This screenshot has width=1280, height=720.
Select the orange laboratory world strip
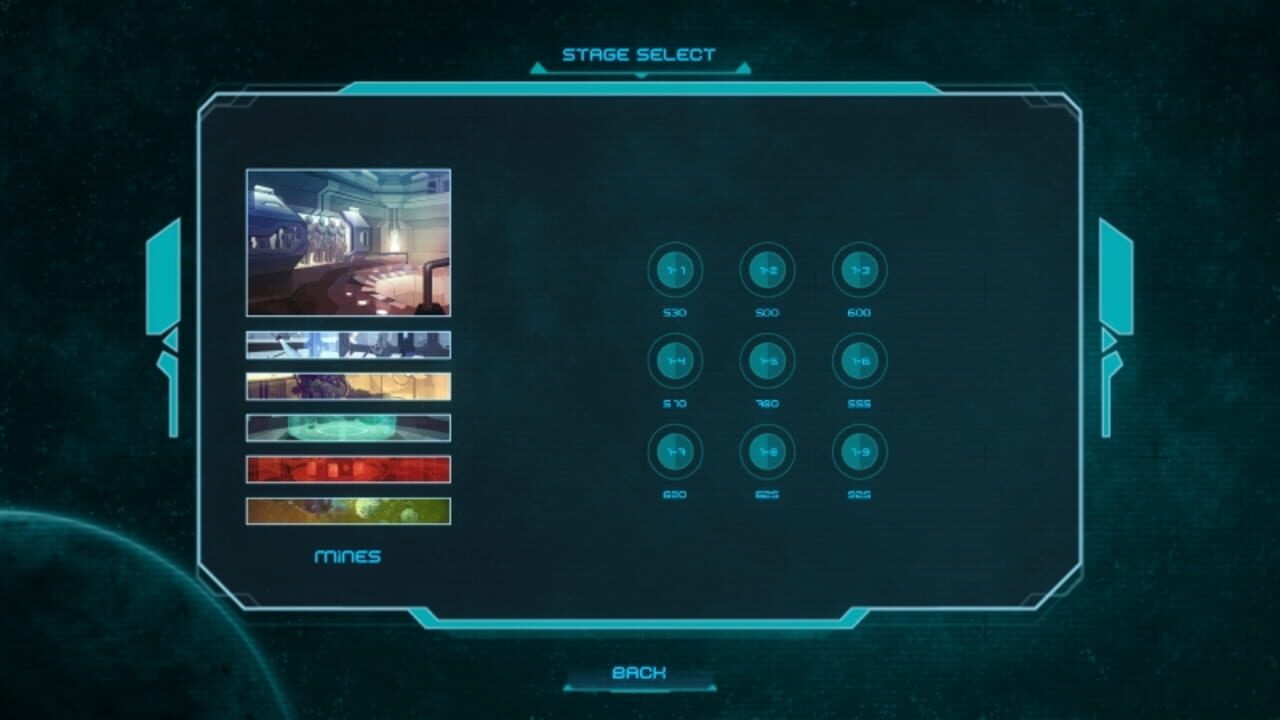click(348, 385)
